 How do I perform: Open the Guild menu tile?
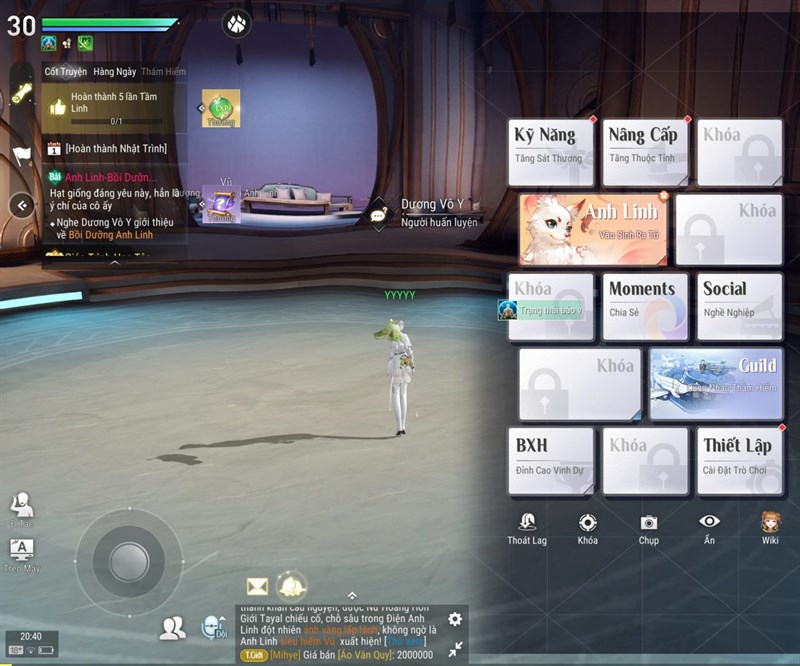[715, 384]
